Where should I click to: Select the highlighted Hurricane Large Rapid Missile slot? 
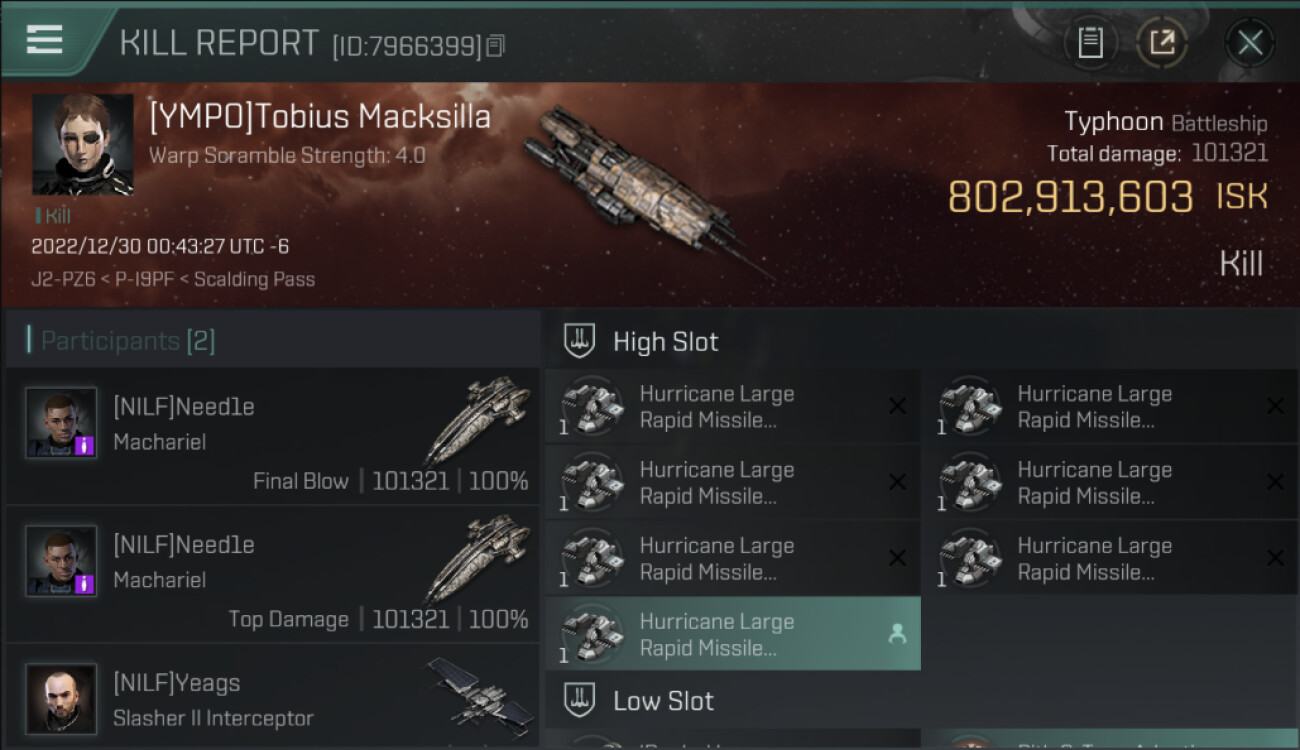(x=732, y=634)
